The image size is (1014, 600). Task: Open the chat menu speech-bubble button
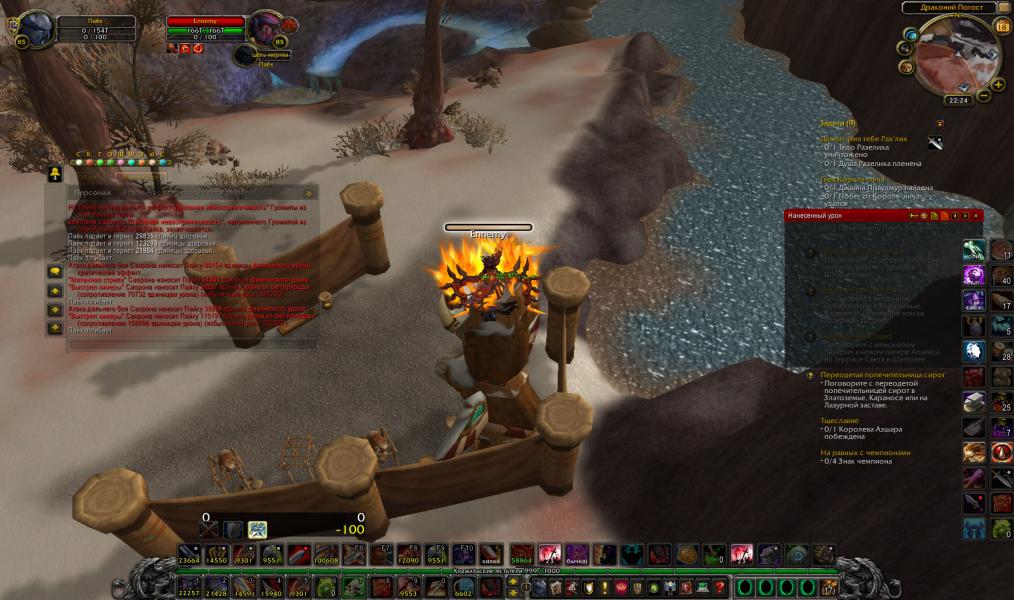pyautogui.click(x=54, y=271)
